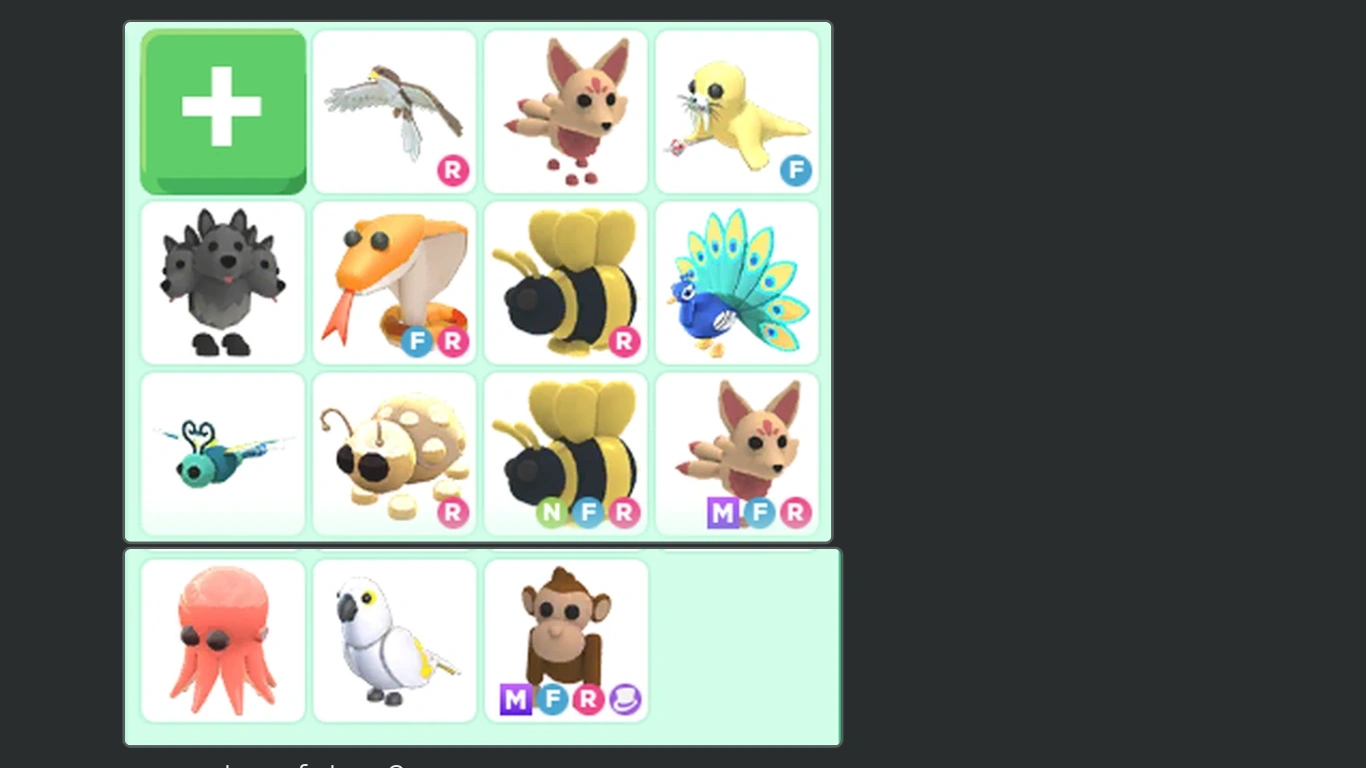The height and width of the screenshot is (768, 1366).
Task: Click the R badge on the top bee pet
Action: (x=624, y=342)
